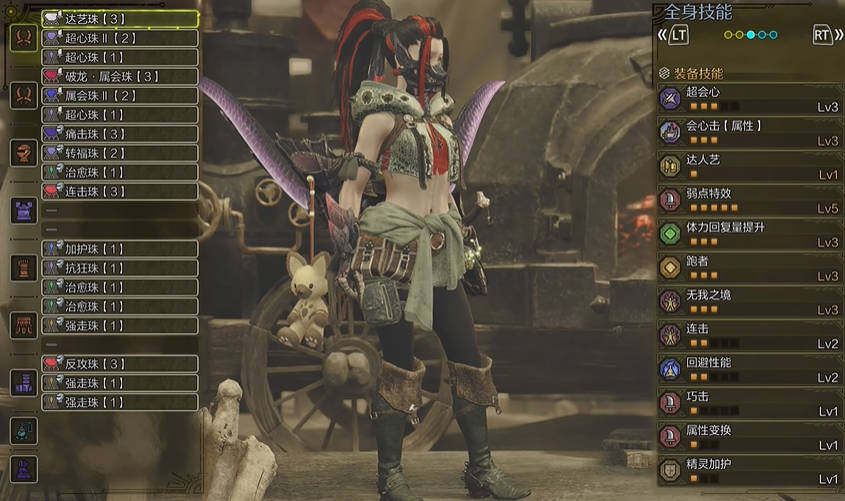This screenshot has width=845, height=501.
Task: Select the 回避性能 skill
Action: click(749, 368)
